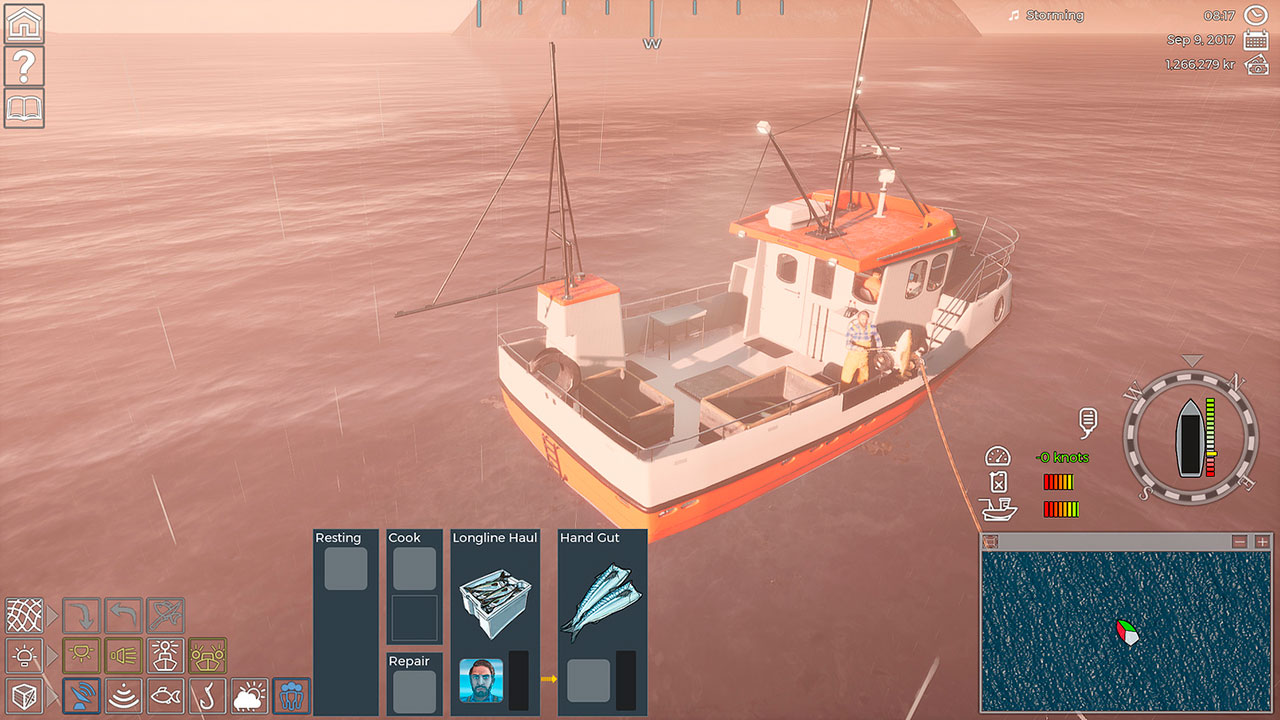Image resolution: width=1280 pixels, height=720 pixels.
Task: Open the logbook icon
Action: (24, 108)
